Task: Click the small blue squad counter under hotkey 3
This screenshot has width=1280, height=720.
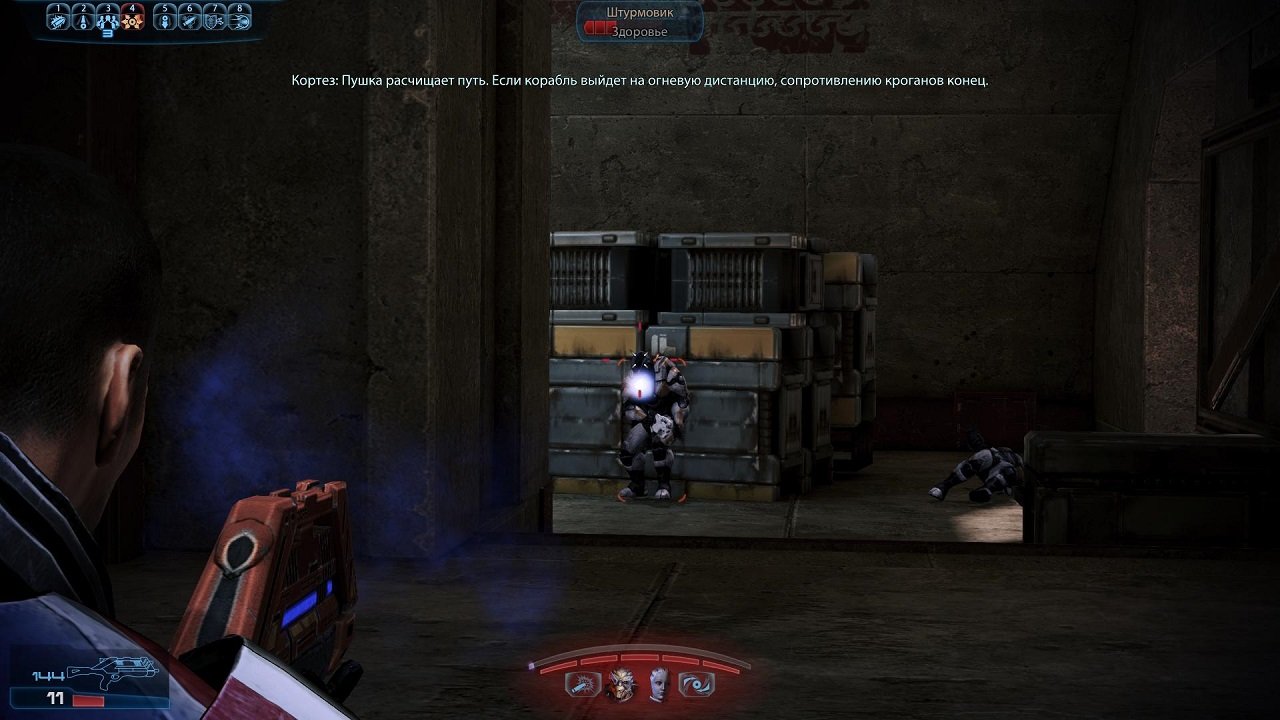Action: [x=107, y=34]
